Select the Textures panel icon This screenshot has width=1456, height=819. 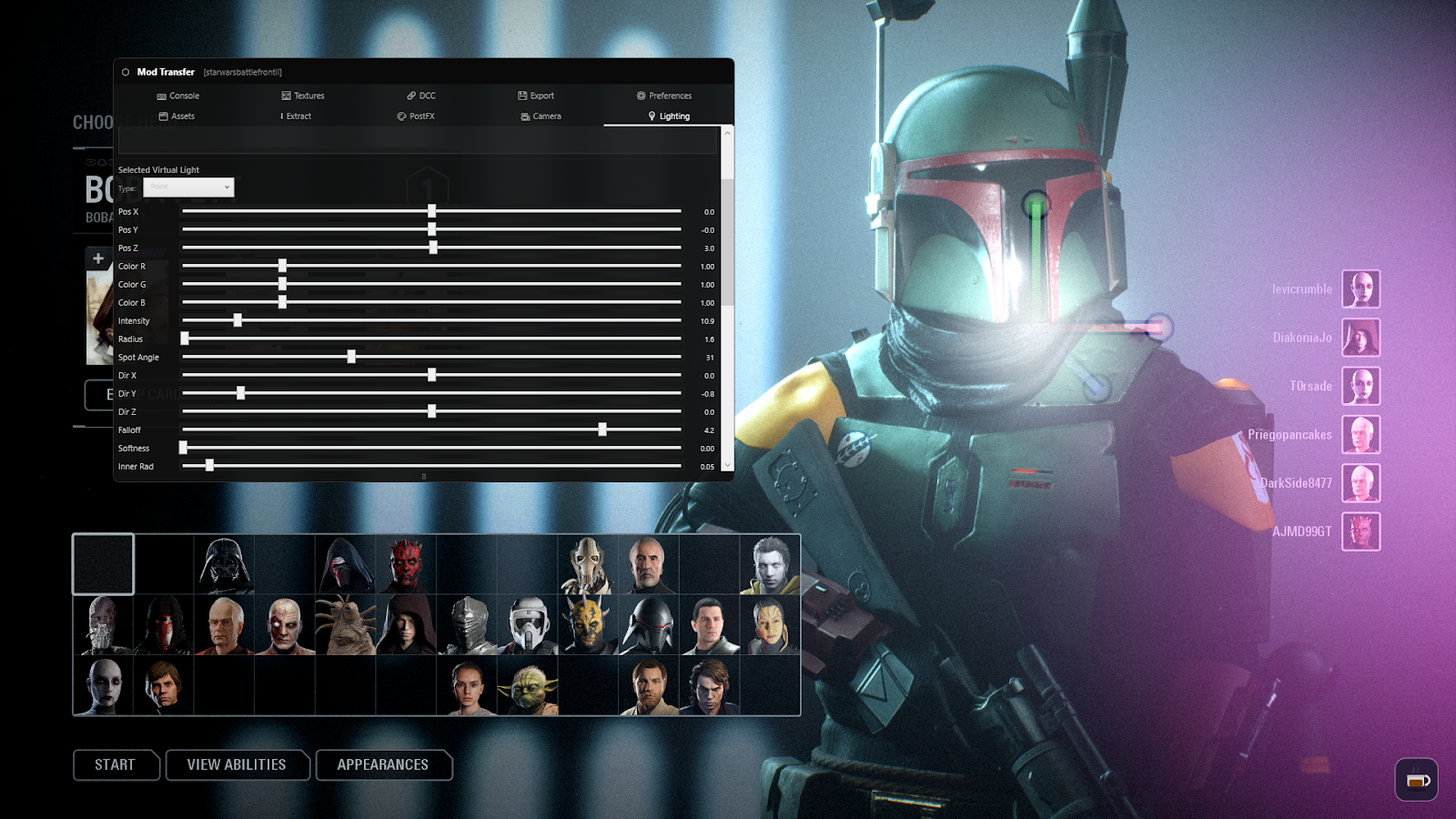[285, 96]
